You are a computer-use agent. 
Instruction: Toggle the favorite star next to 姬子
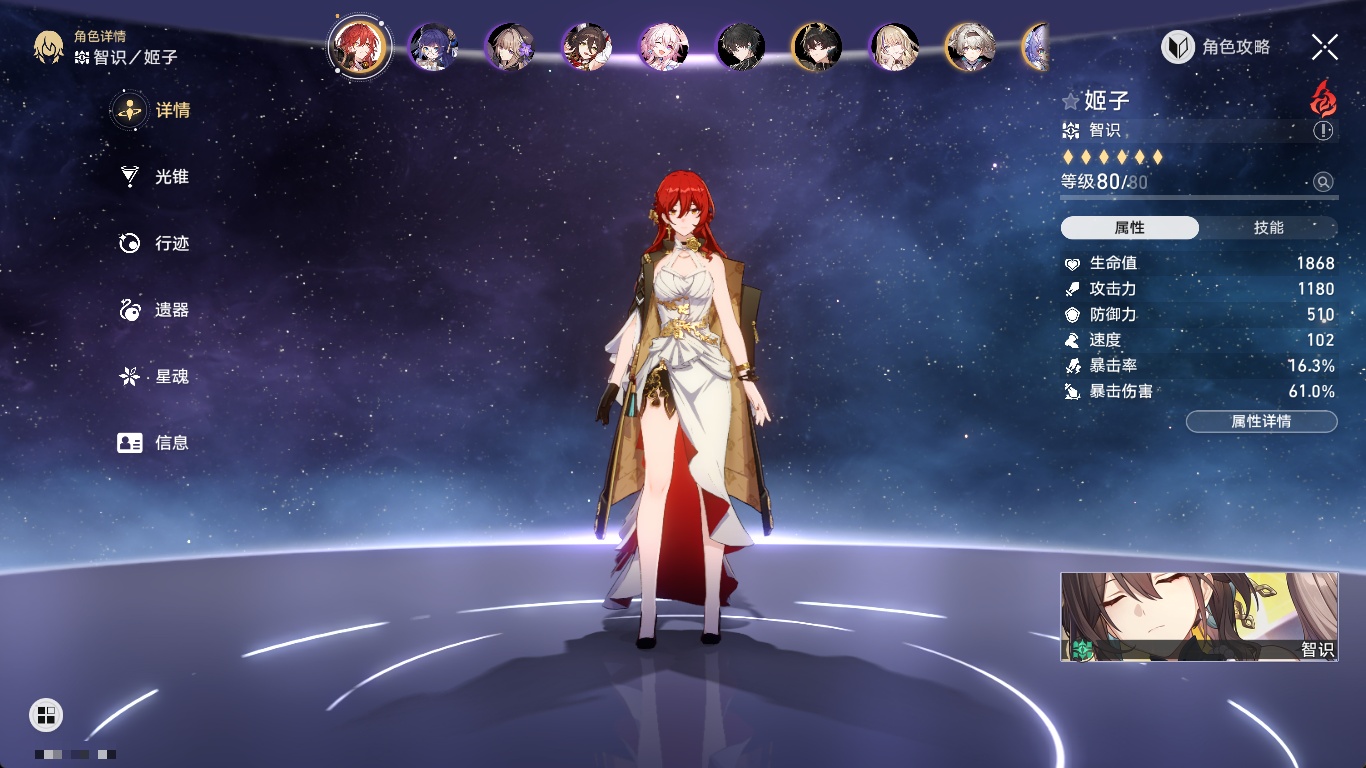1071,101
